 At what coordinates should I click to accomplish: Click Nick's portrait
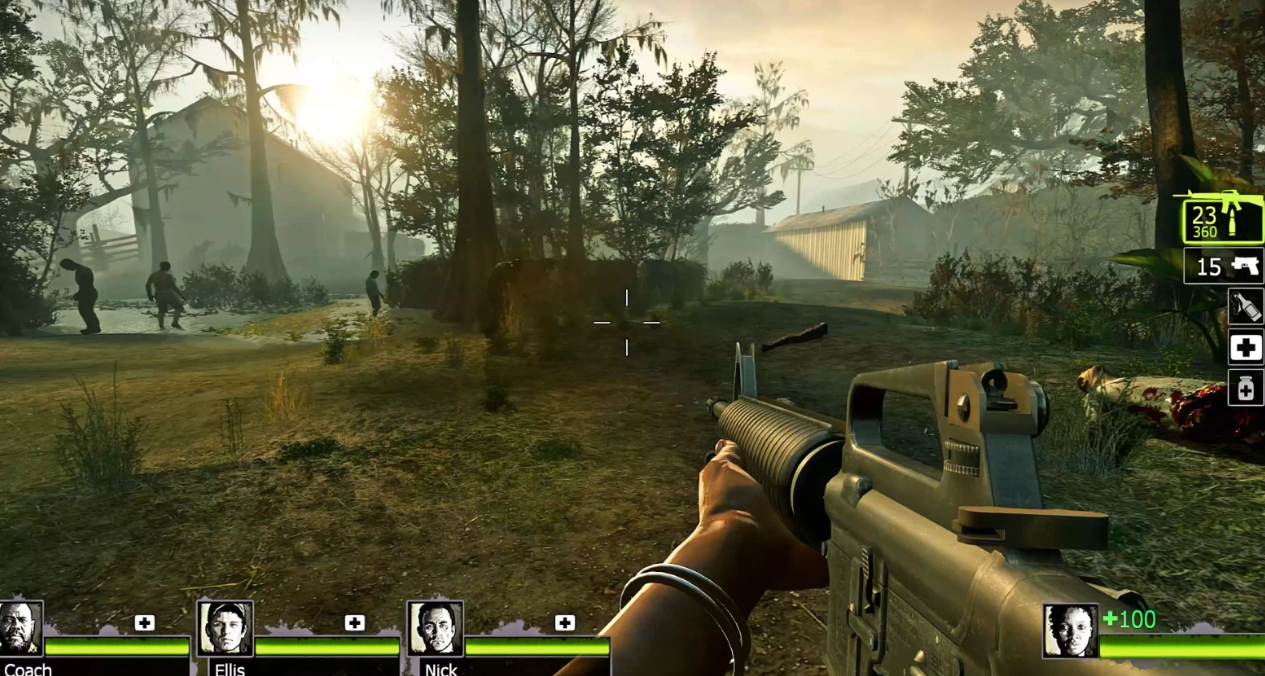pos(435,628)
